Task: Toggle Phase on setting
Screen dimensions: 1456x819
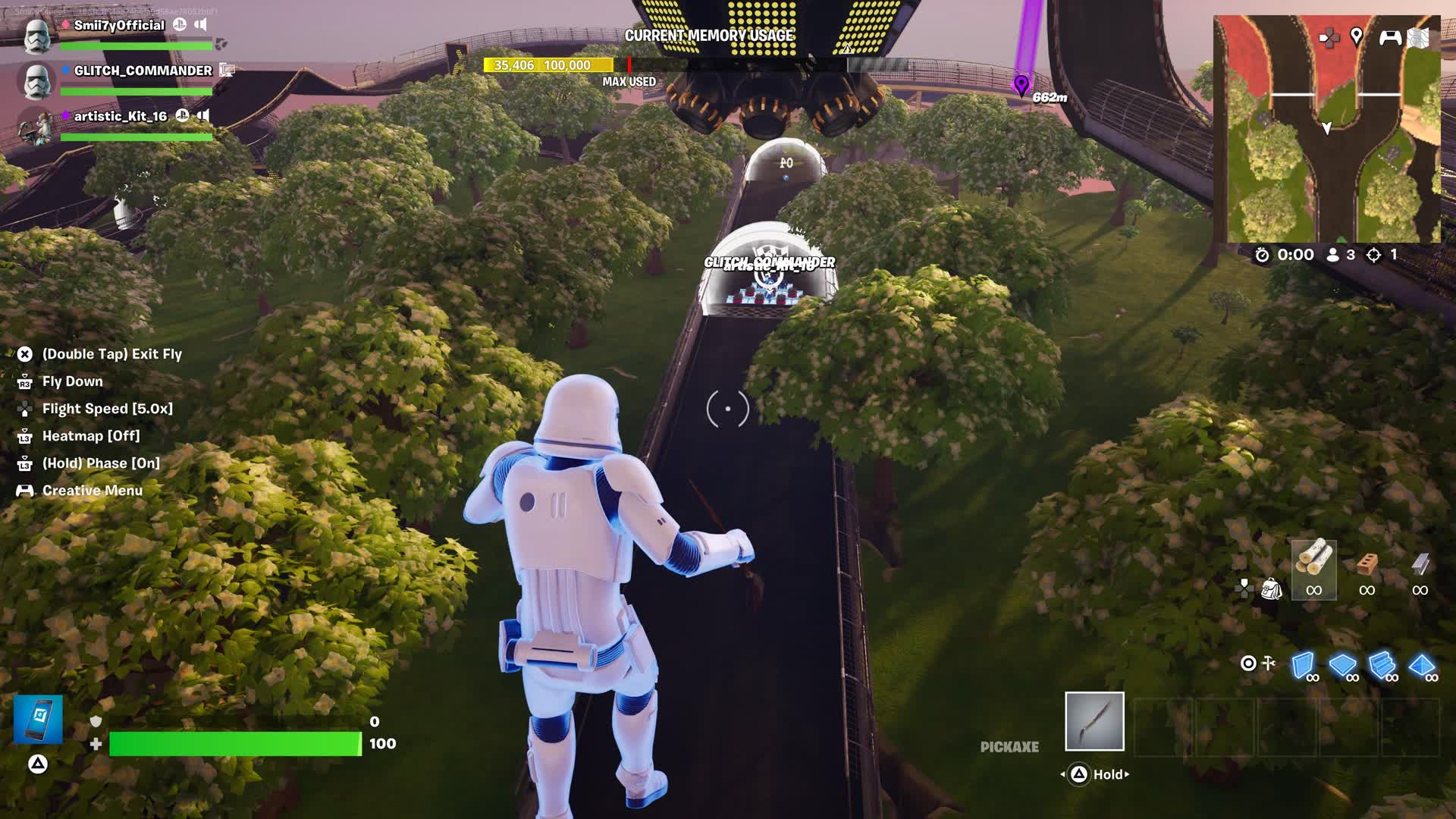Action: click(x=102, y=463)
